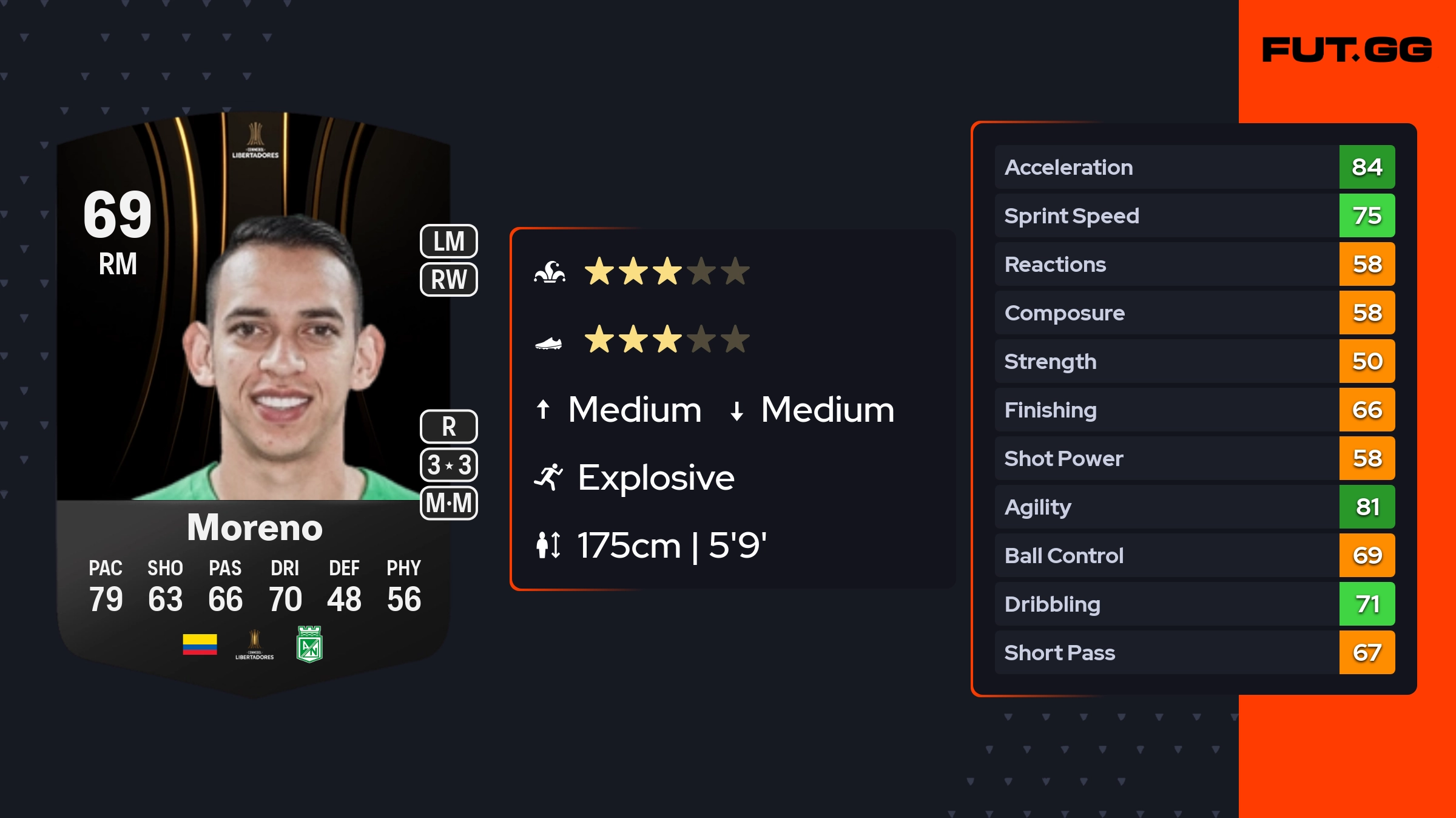1456x818 pixels.
Task: Select the Moreno player card
Action: pyautogui.click(x=254, y=401)
